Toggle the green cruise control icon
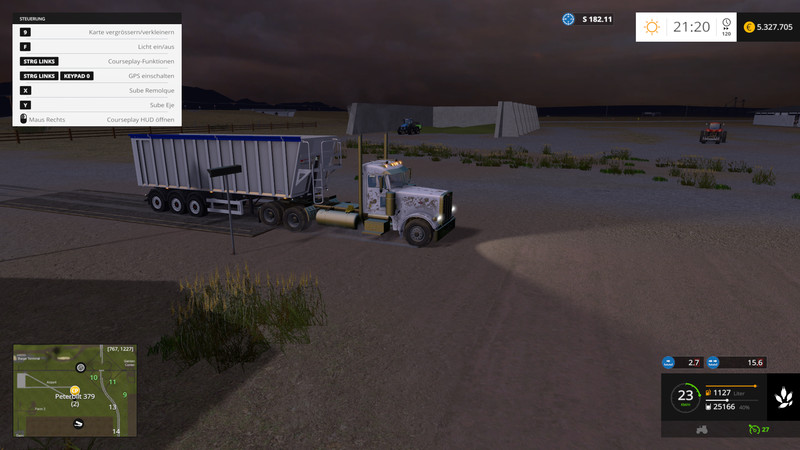Image resolution: width=800 pixels, height=450 pixels. [x=752, y=429]
